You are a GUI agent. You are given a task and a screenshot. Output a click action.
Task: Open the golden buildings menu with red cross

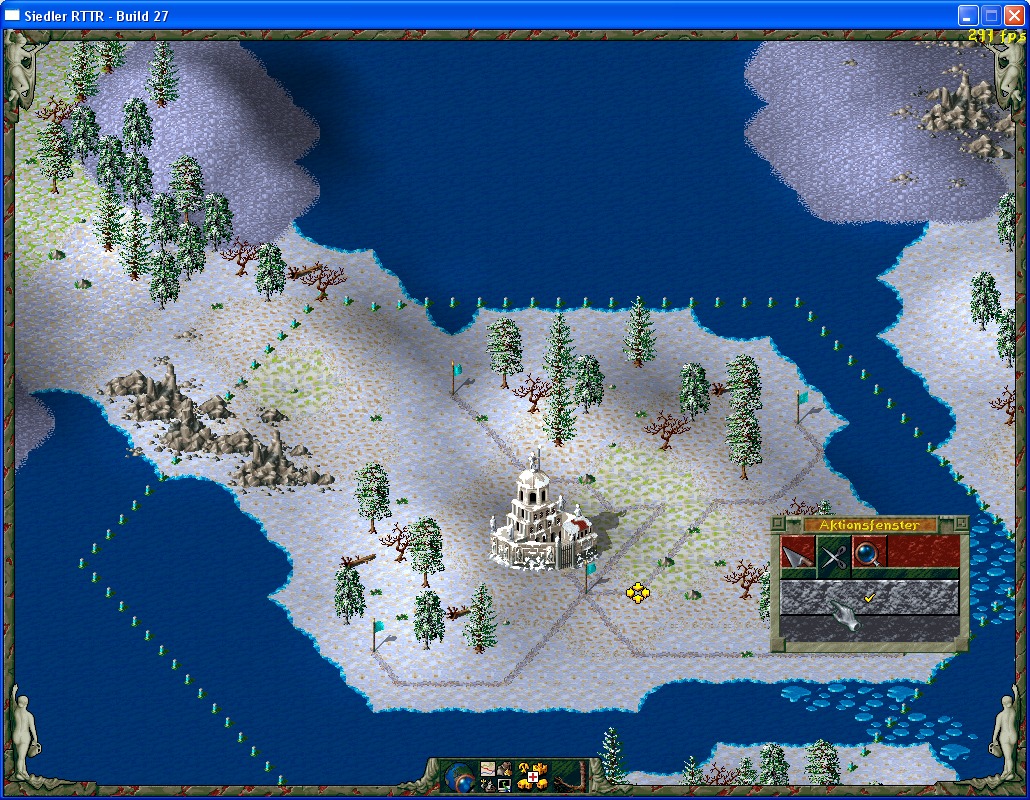click(x=532, y=776)
